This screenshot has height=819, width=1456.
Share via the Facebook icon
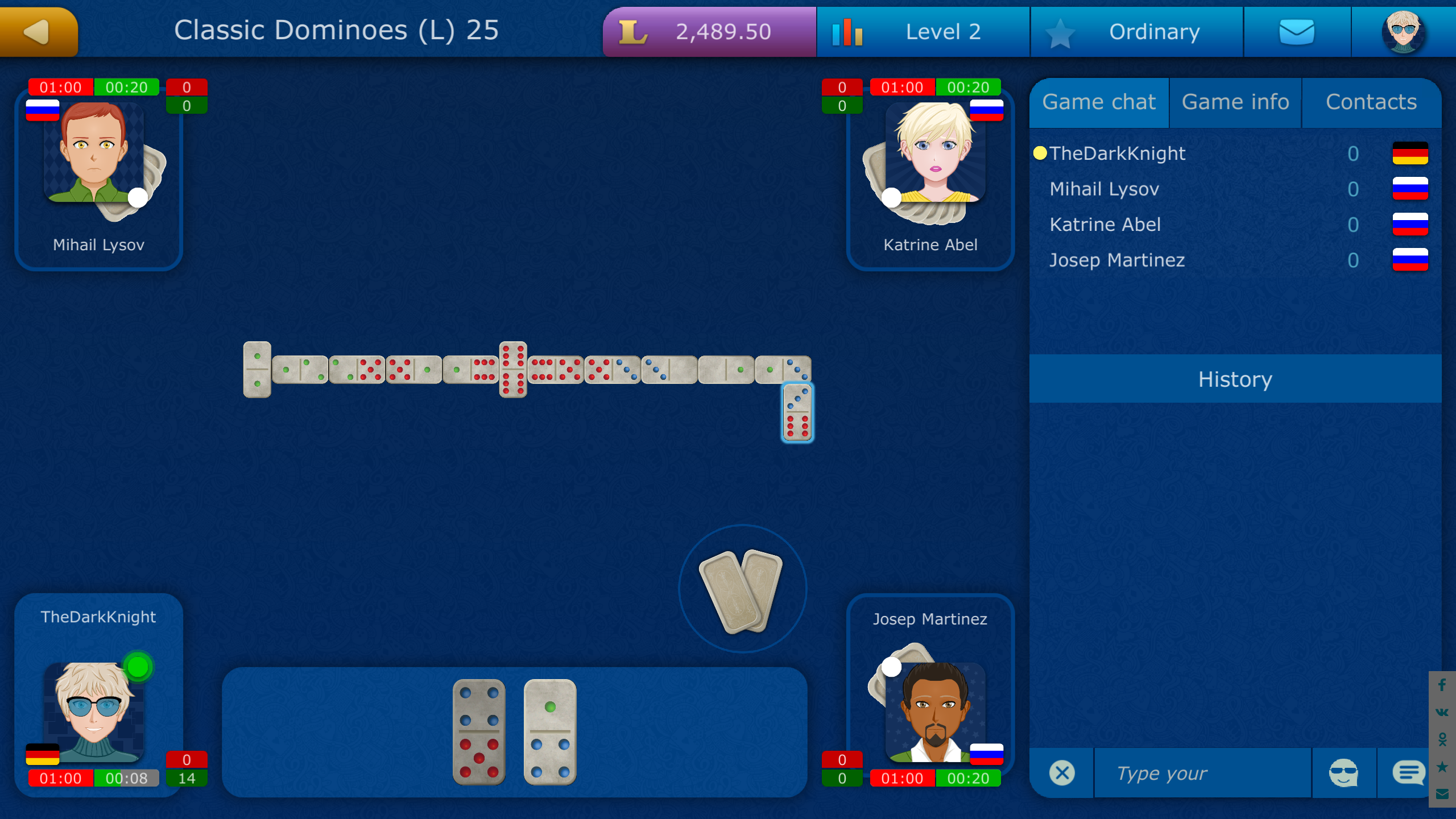pos(1443,685)
